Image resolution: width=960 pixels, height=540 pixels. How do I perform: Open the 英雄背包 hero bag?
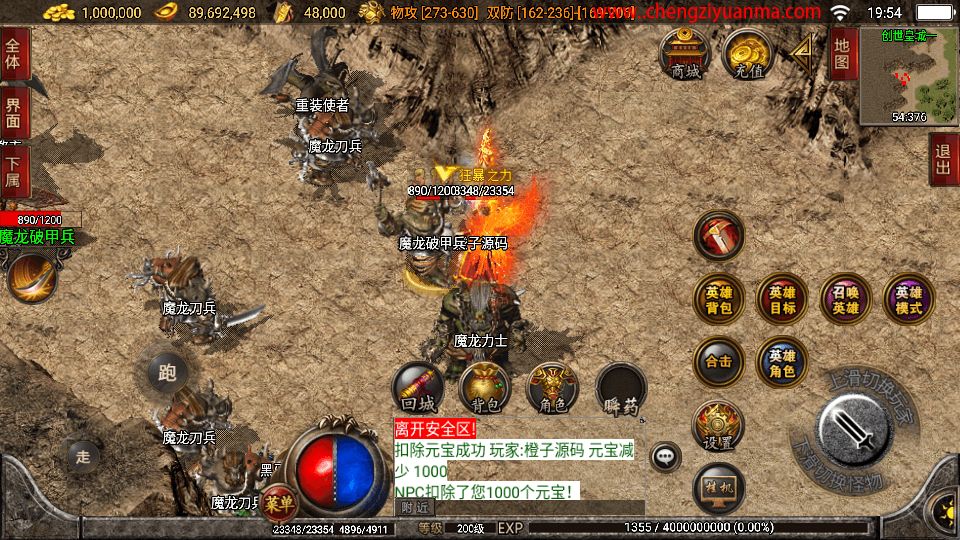[x=719, y=300]
